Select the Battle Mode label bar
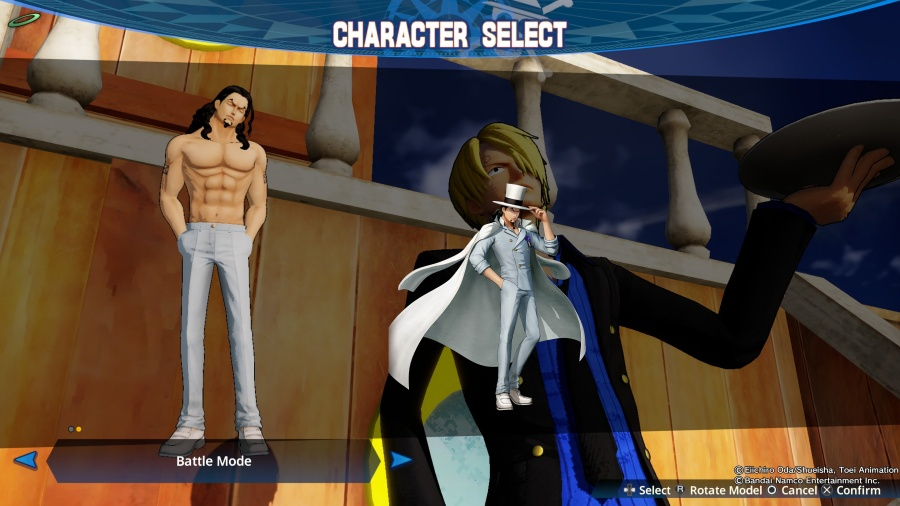 click(214, 461)
